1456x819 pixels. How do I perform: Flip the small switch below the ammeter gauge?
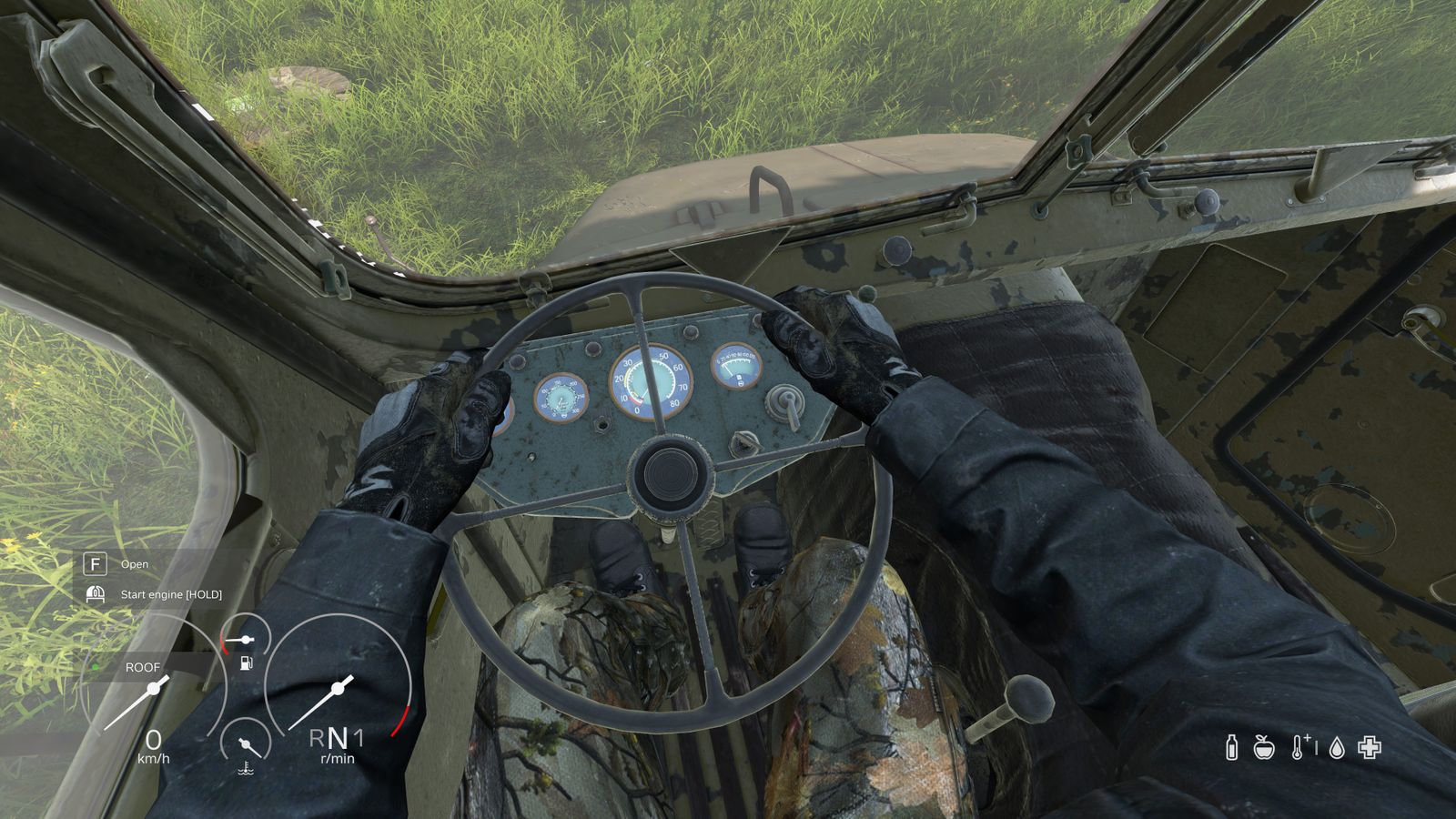coord(743,443)
